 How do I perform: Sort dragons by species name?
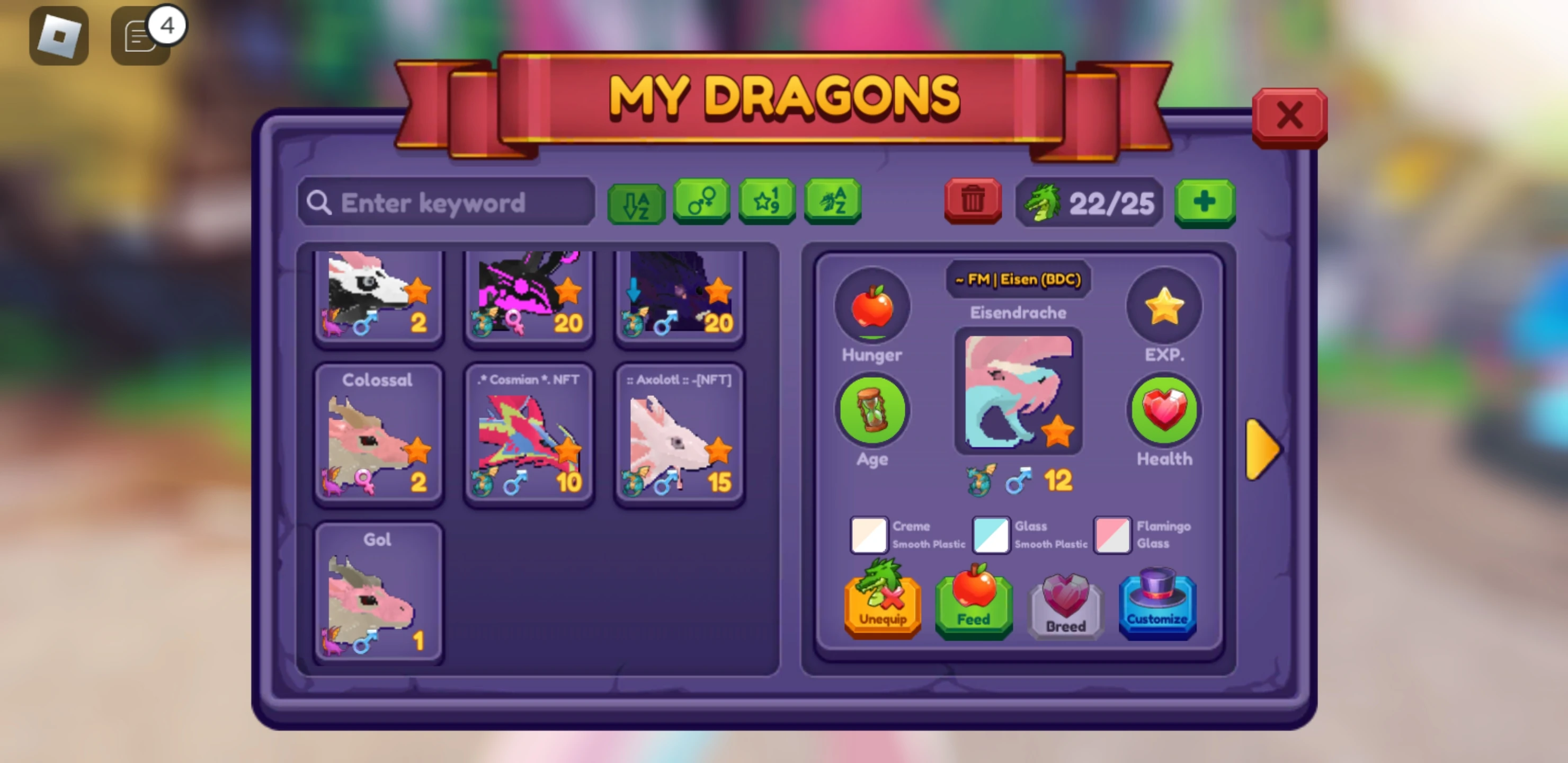[x=832, y=201]
